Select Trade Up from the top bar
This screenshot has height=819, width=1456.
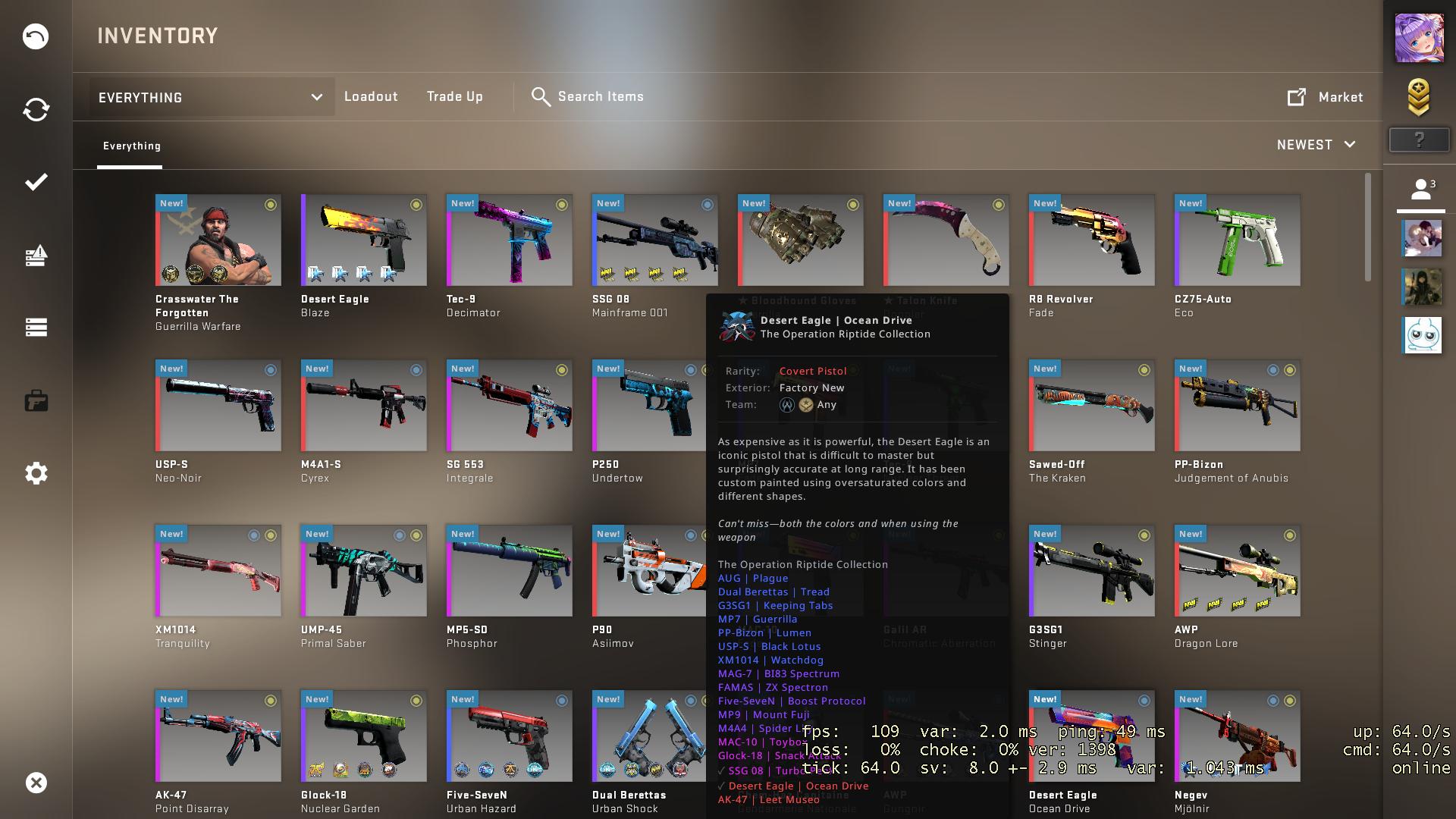(x=455, y=96)
